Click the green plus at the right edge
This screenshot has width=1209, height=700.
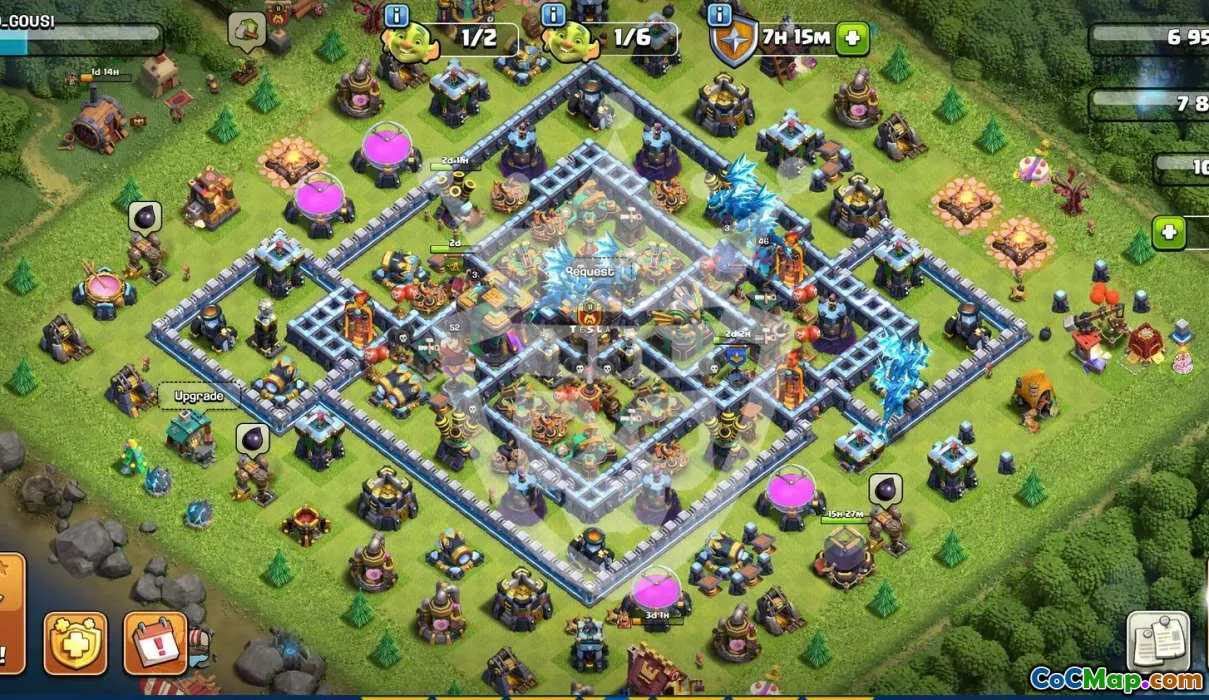[x=1167, y=233]
